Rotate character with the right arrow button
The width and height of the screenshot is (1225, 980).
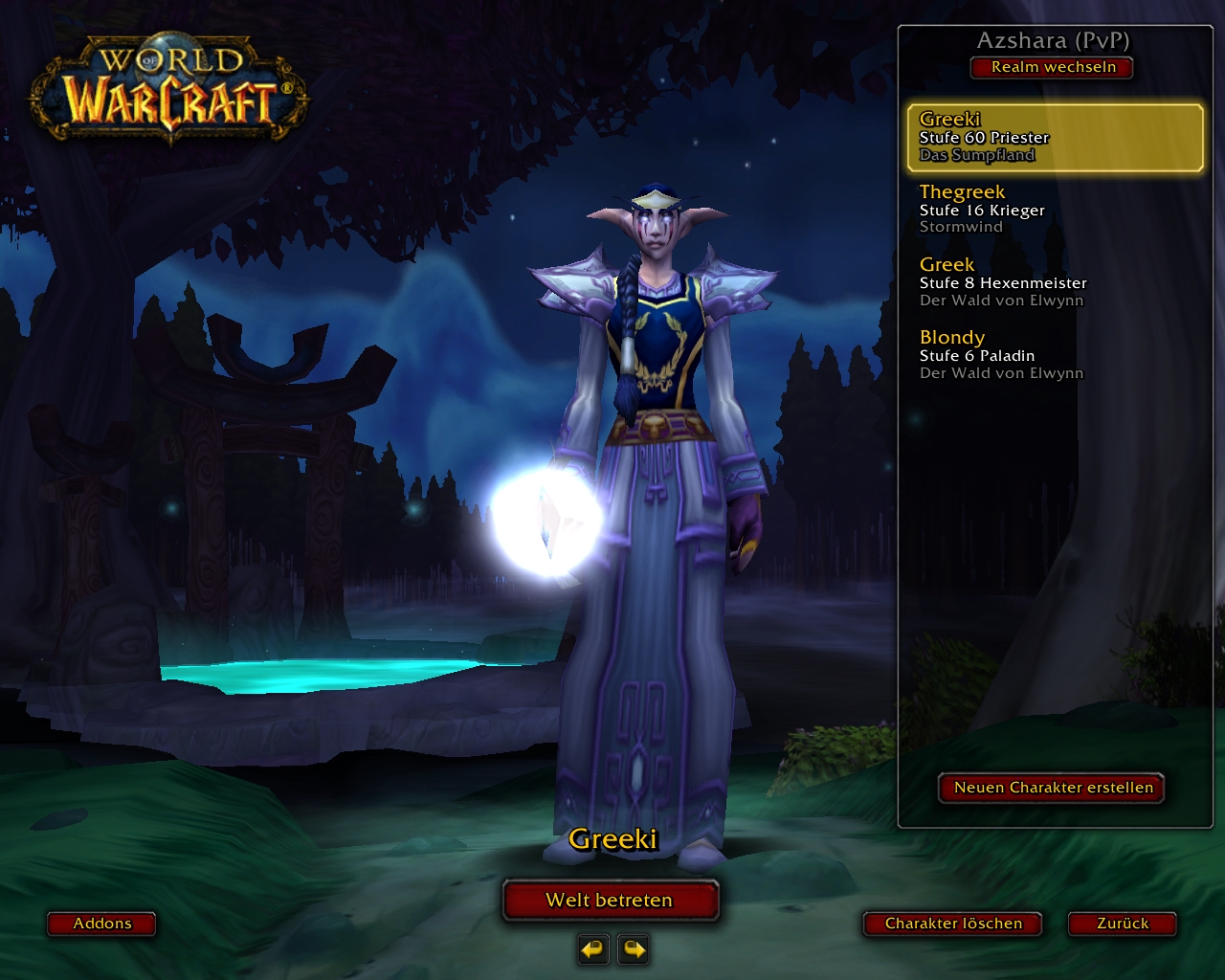[x=634, y=949]
